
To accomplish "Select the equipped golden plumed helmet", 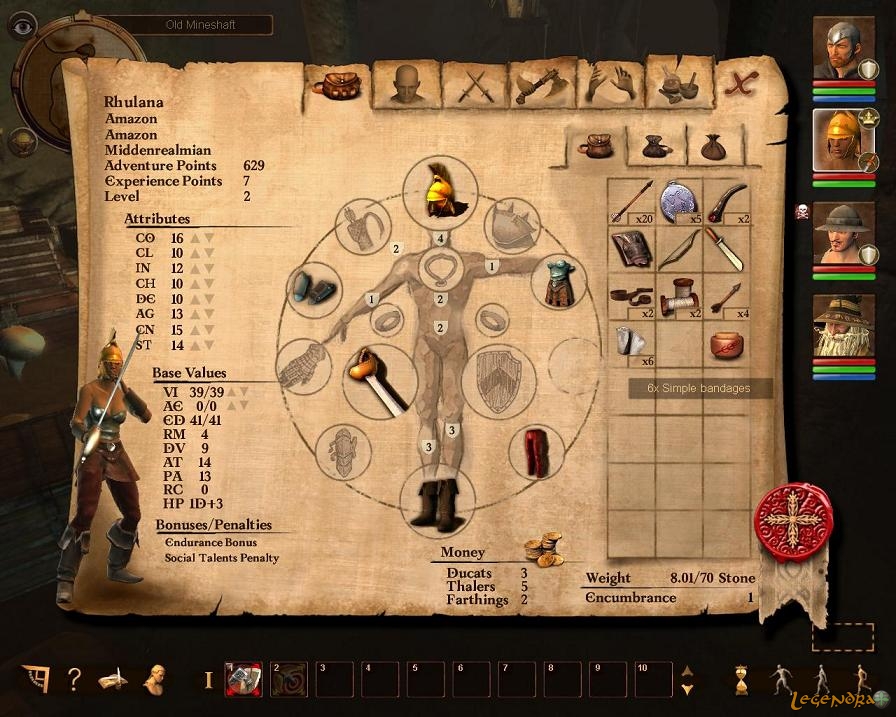I will 440,193.
